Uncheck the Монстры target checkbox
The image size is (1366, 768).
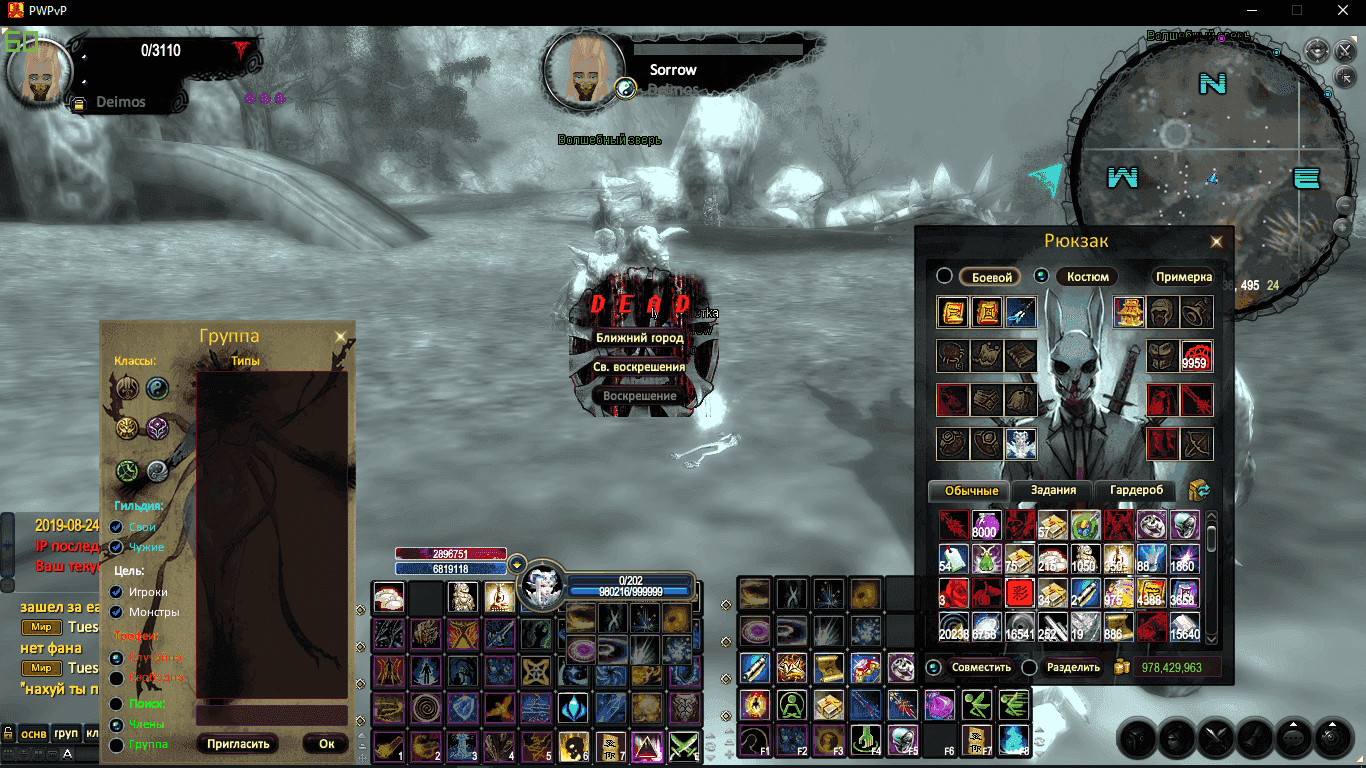tap(117, 612)
